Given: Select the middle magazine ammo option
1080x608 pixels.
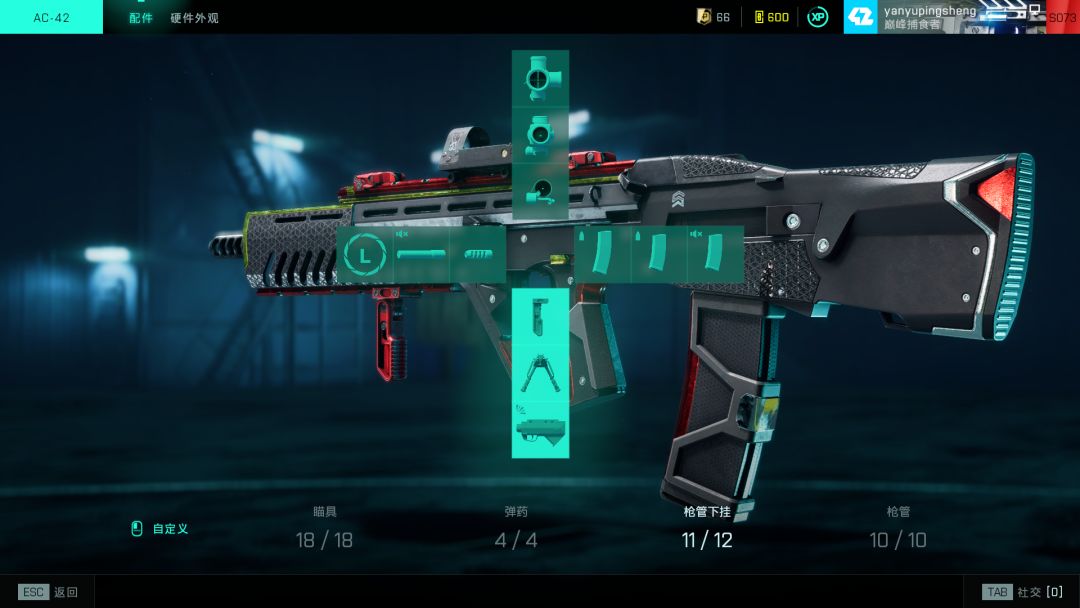Looking at the screenshot, I should pyautogui.click(x=658, y=255).
